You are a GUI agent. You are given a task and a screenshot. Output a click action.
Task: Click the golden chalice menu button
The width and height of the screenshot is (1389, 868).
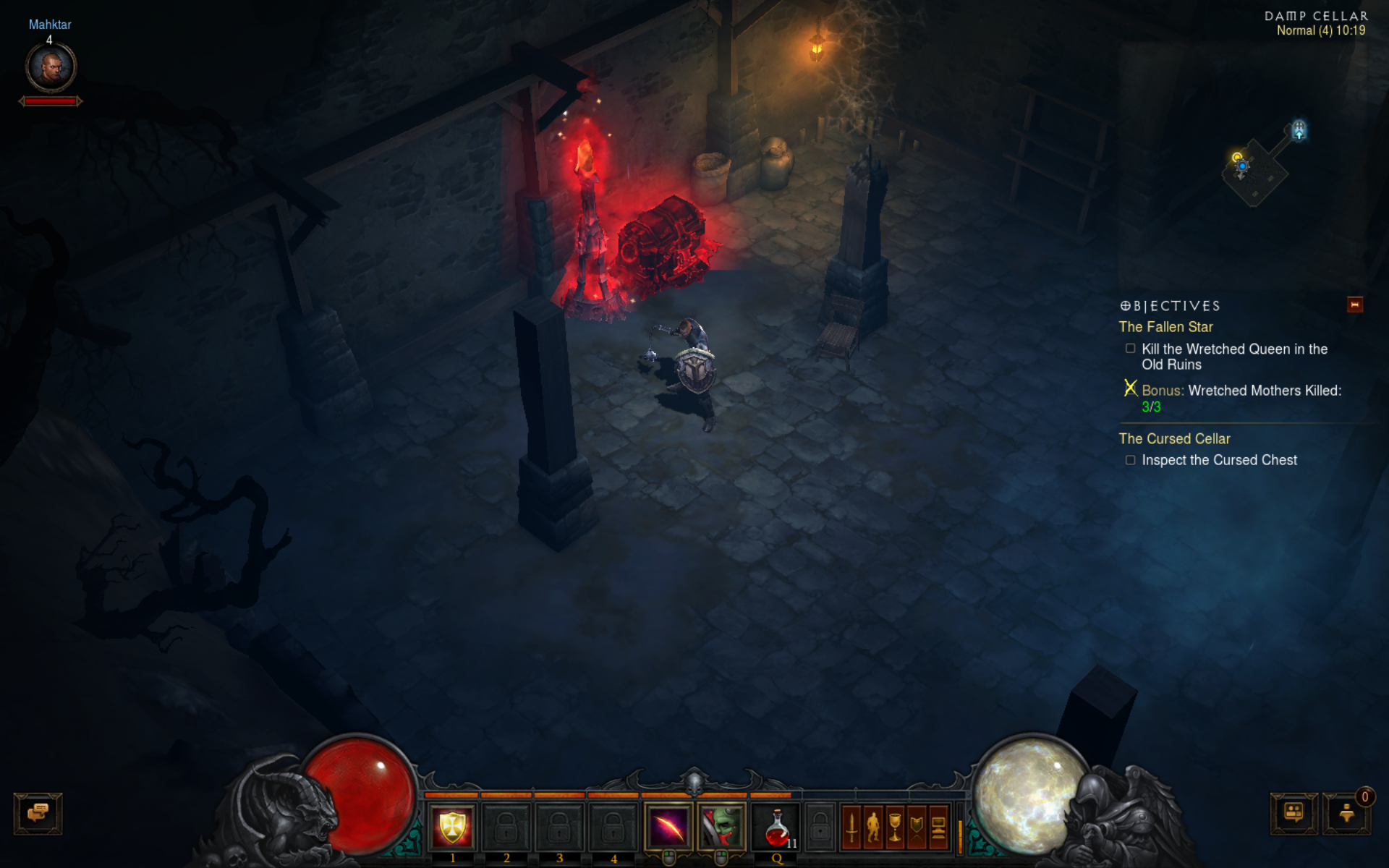(x=895, y=827)
